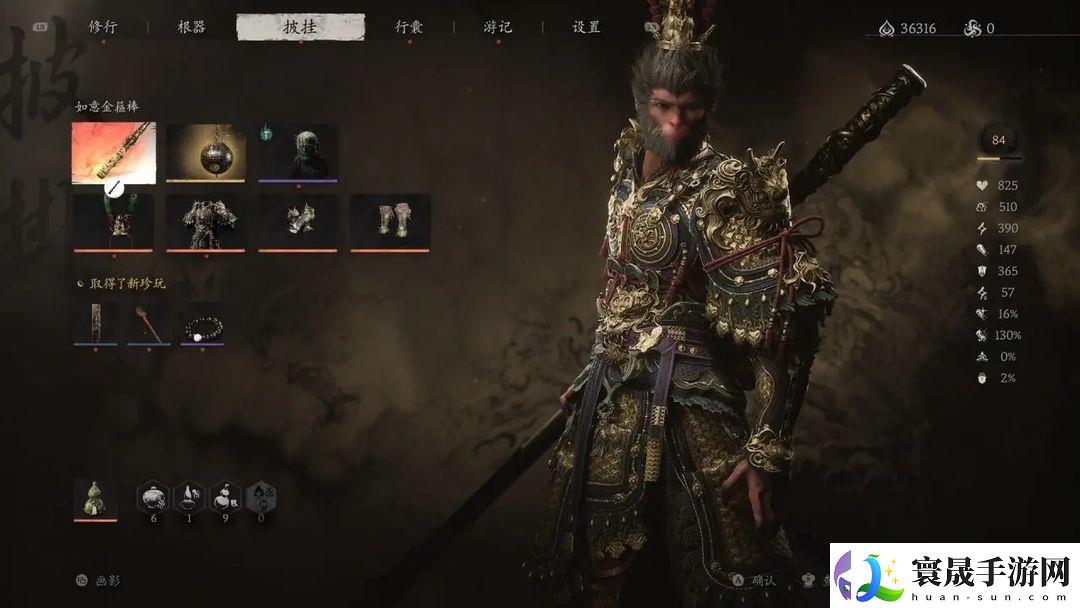The height and width of the screenshot is (608, 1080).
Task: Open the round jar slot showing 6
Action: [x=154, y=497]
